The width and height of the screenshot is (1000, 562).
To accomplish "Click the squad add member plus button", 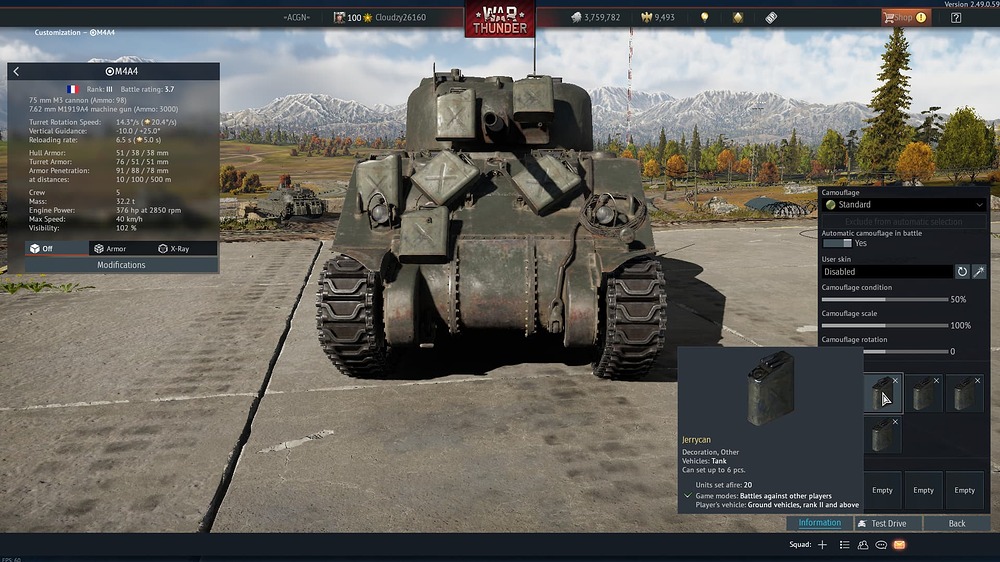I will coord(822,545).
